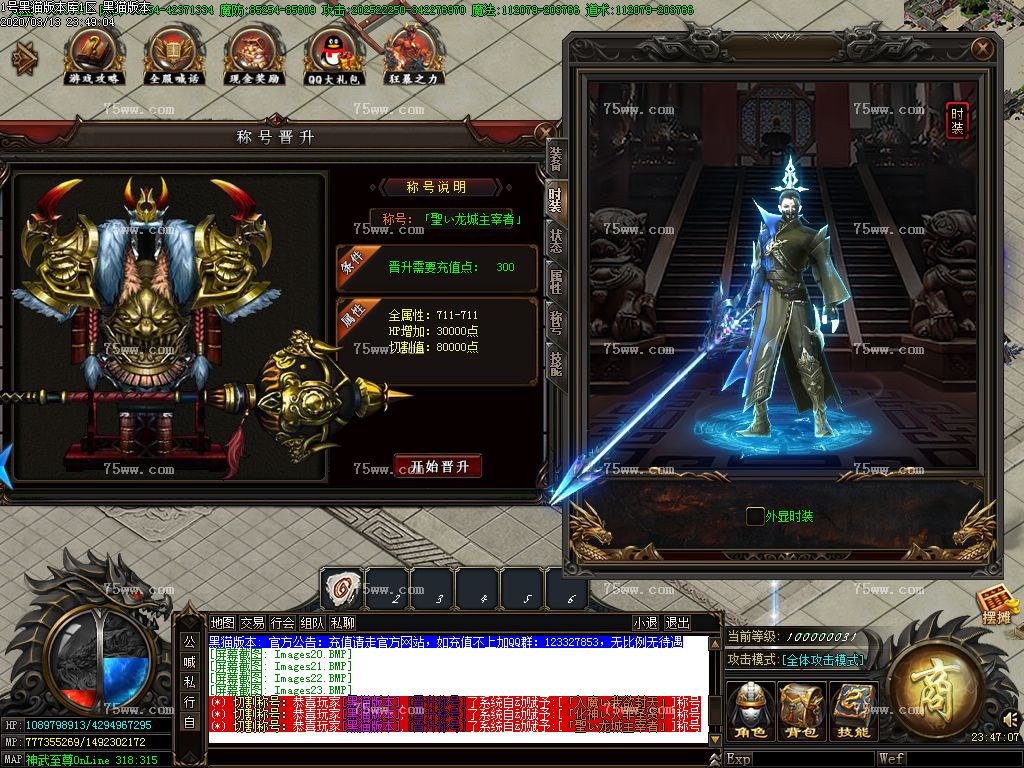
Task: Open the 属性 attributes tab
Action: click(556, 281)
